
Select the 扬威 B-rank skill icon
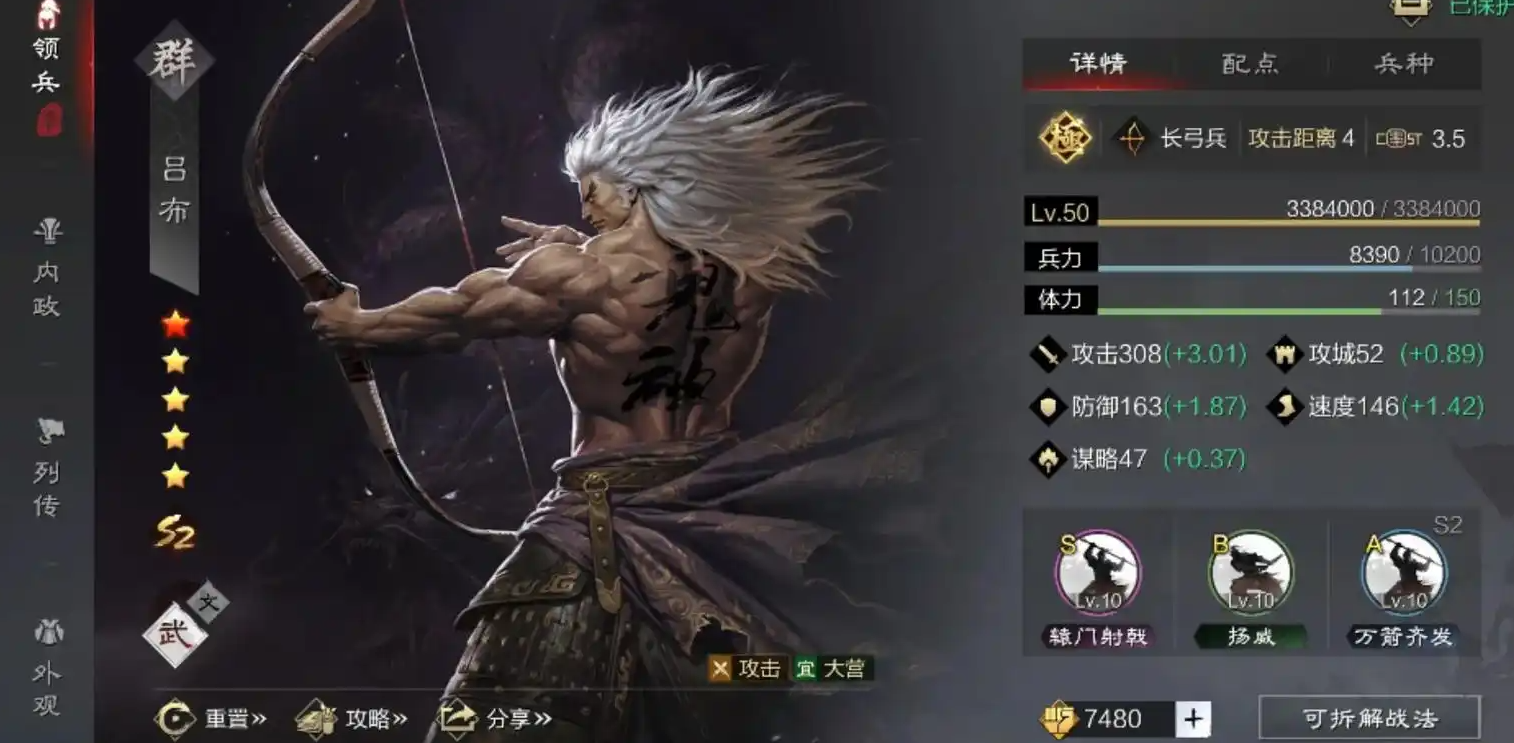tap(1250, 572)
